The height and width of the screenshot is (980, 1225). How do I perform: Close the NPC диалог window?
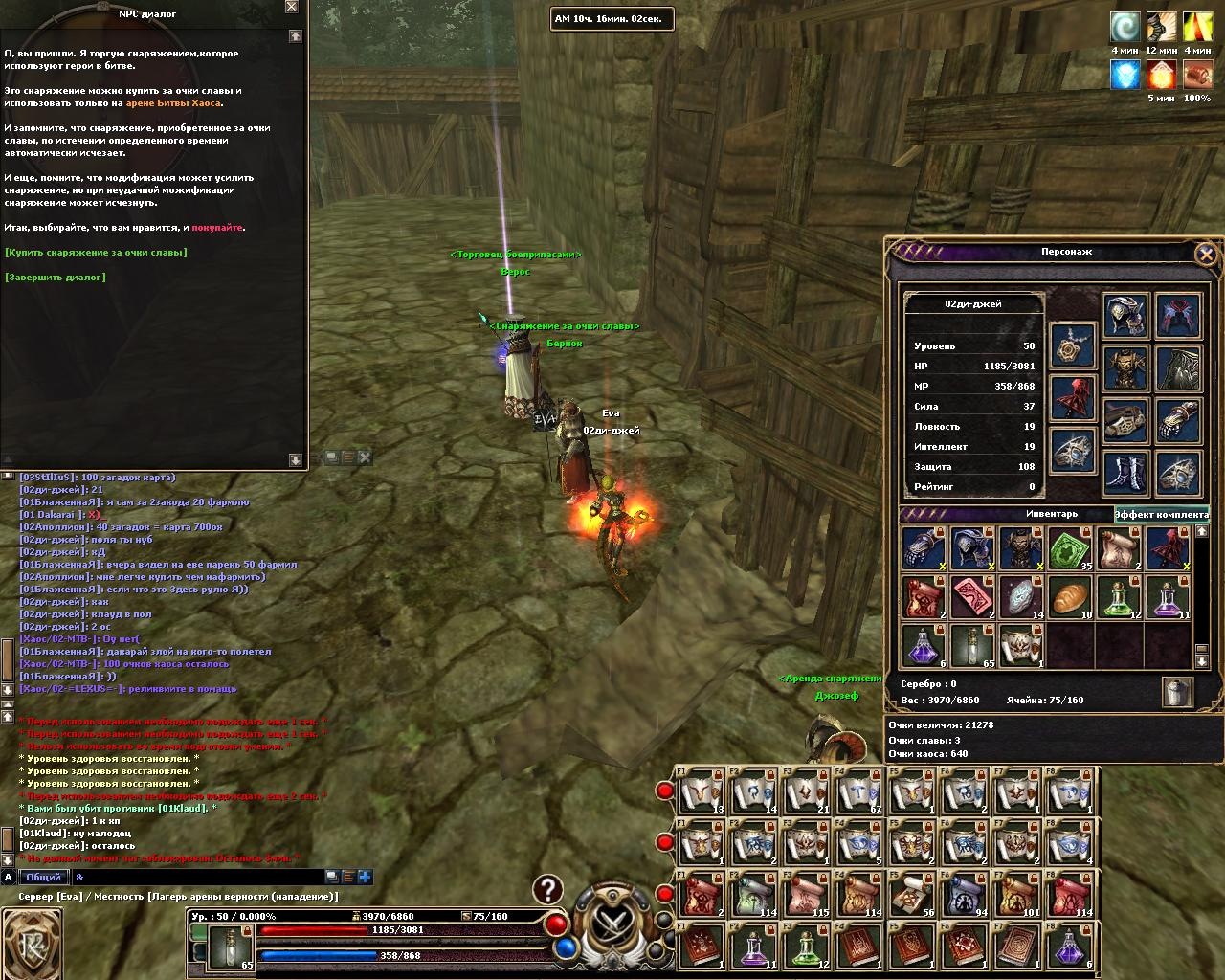(292, 7)
